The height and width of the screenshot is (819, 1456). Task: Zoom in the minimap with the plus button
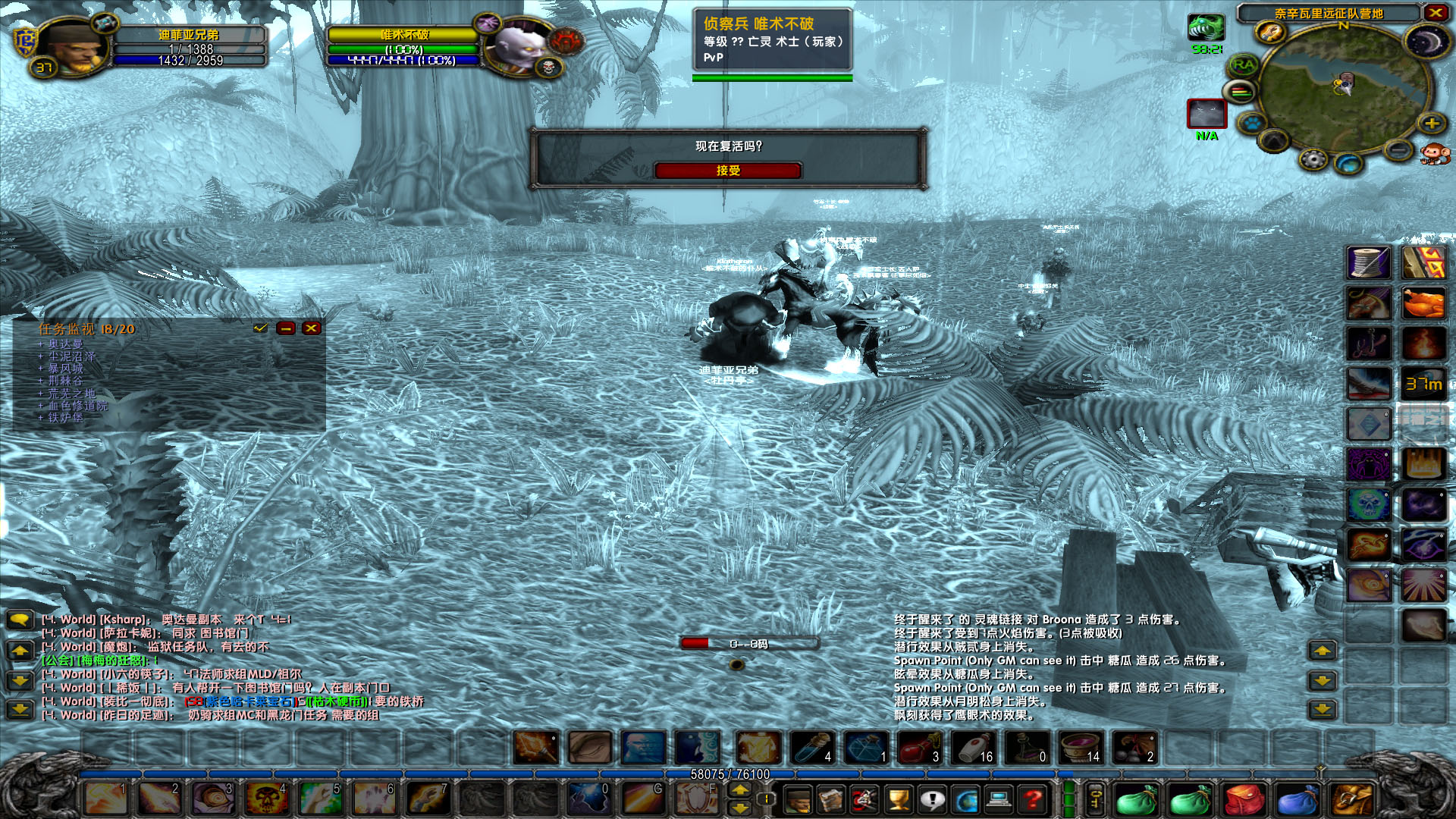1431,123
